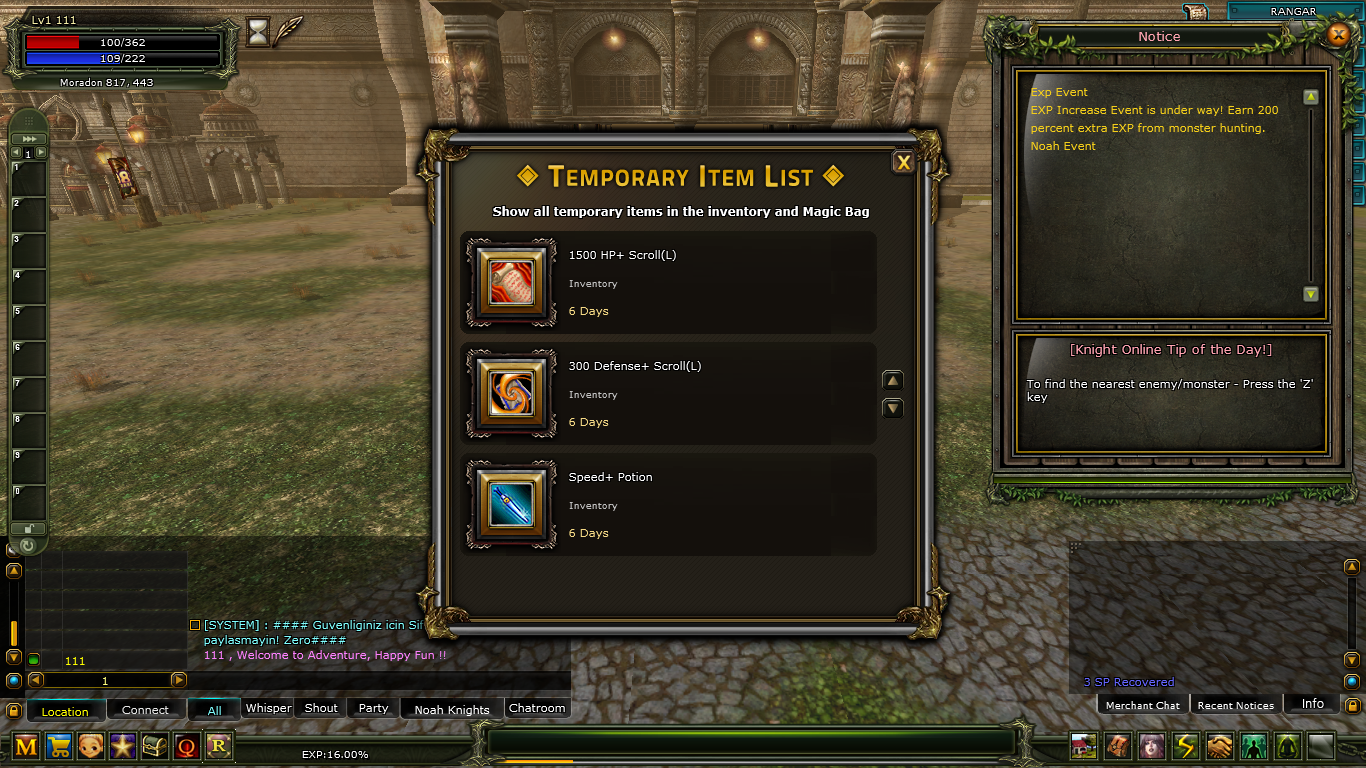Image resolution: width=1366 pixels, height=768 pixels.
Task: Select the Connect tab
Action: 145,710
